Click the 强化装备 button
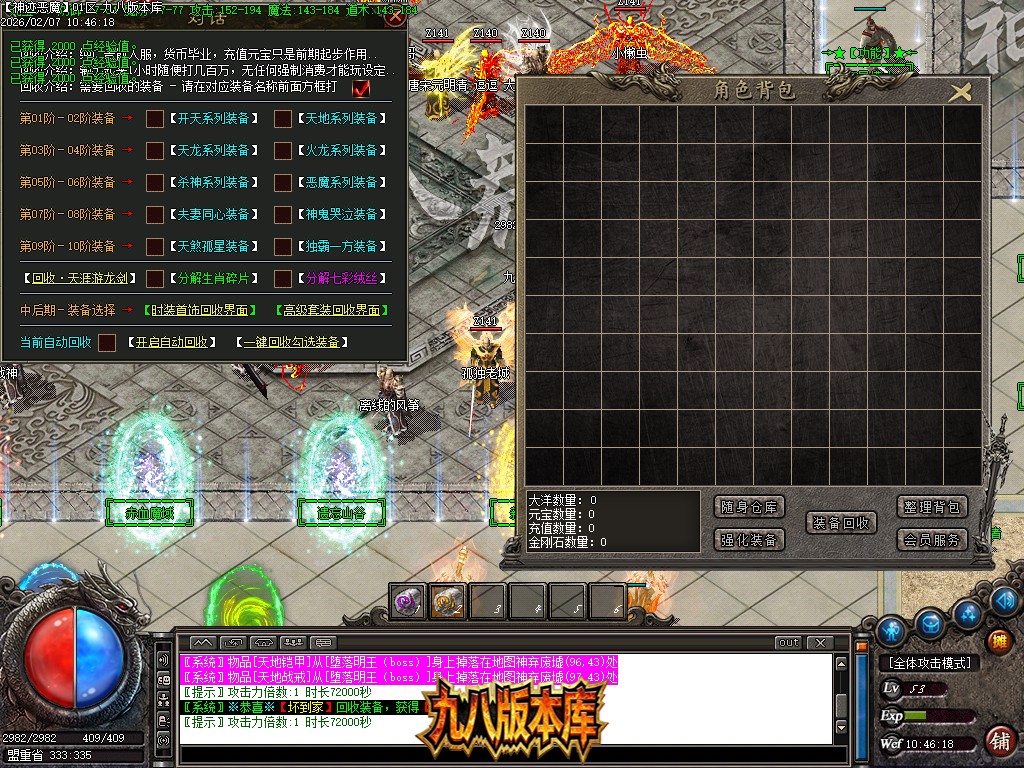 750,540
